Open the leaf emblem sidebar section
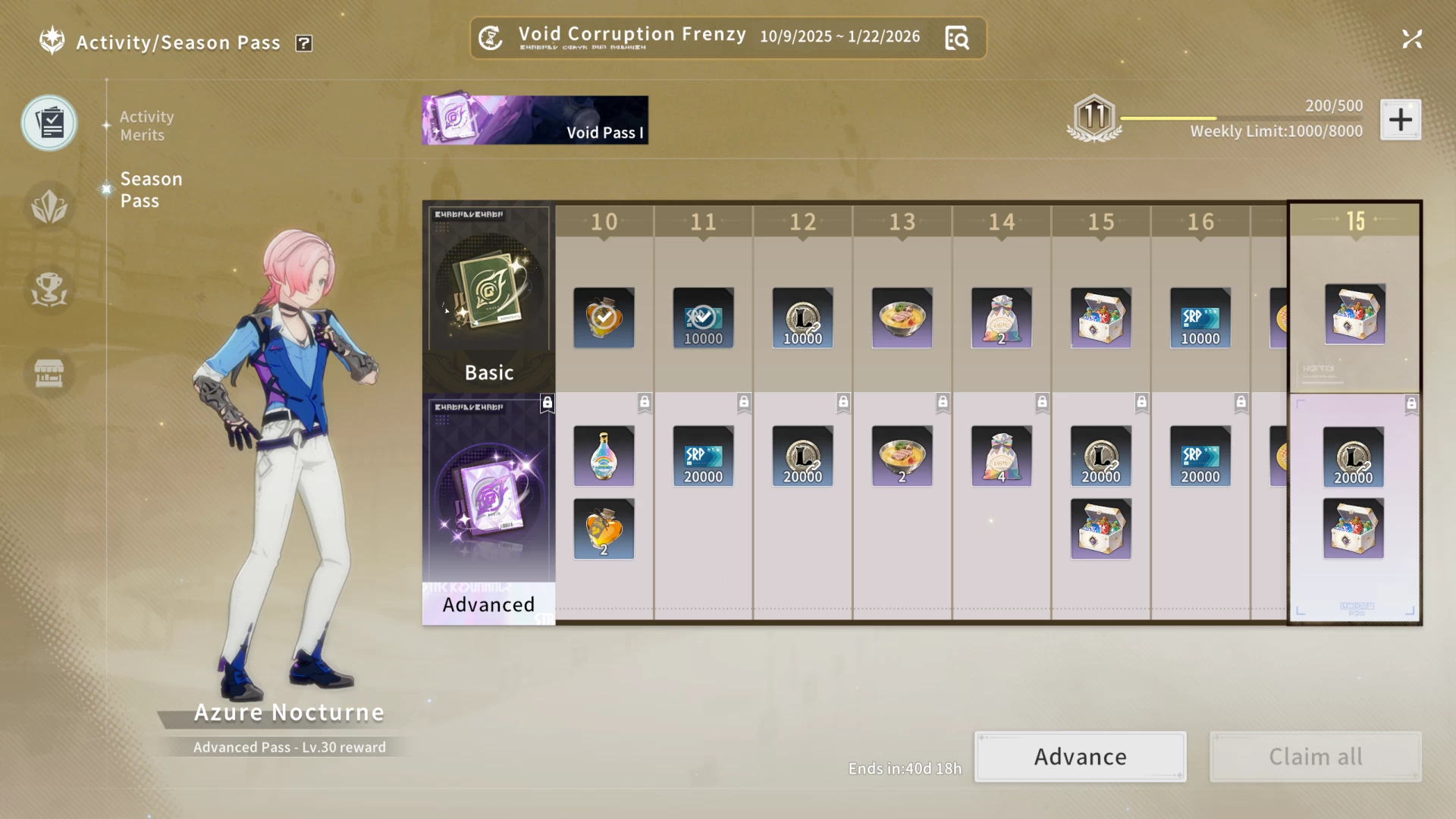 [49, 206]
